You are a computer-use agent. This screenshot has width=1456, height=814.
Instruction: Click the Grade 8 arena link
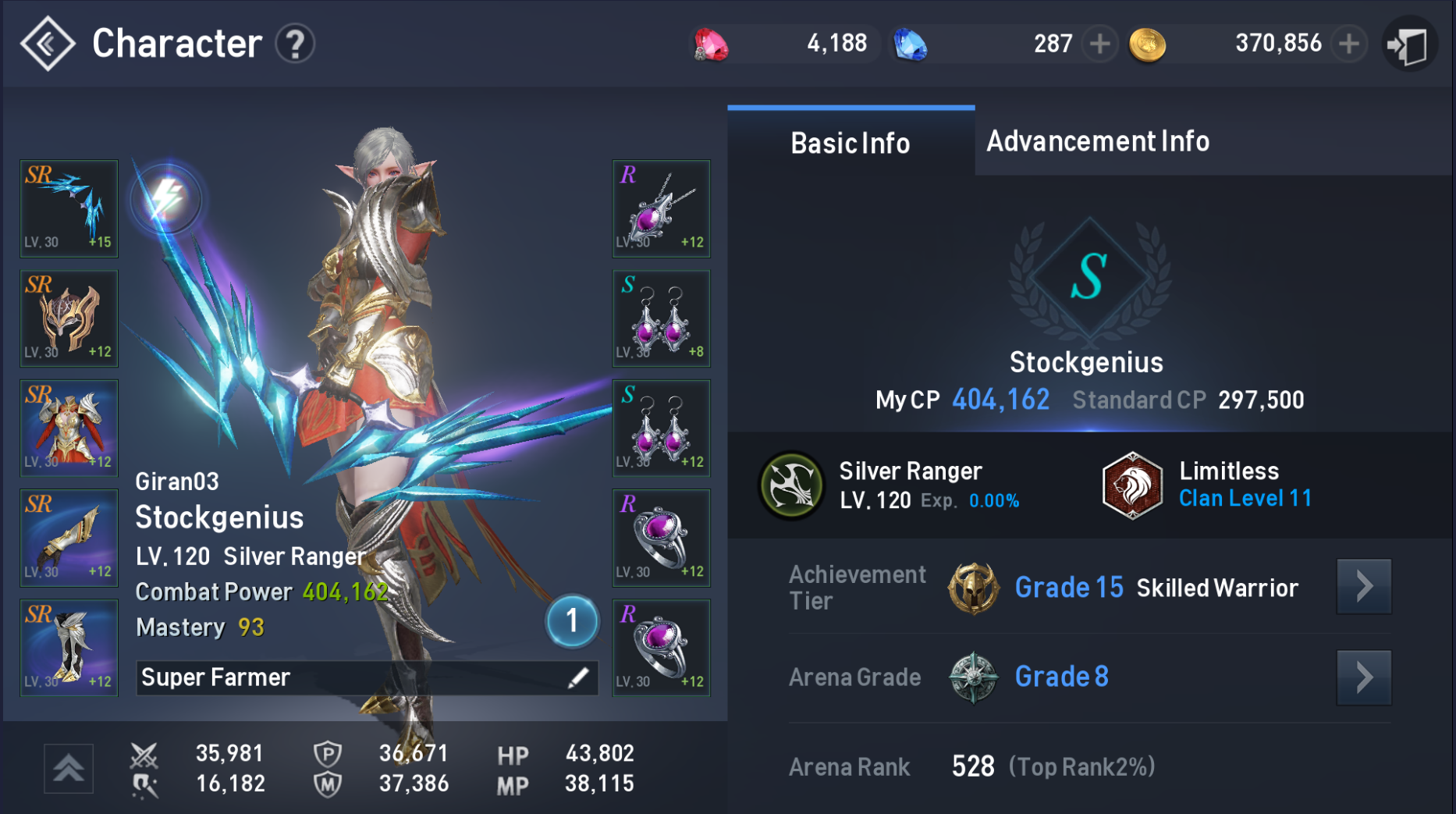pyautogui.click(x=1060, y=677)
